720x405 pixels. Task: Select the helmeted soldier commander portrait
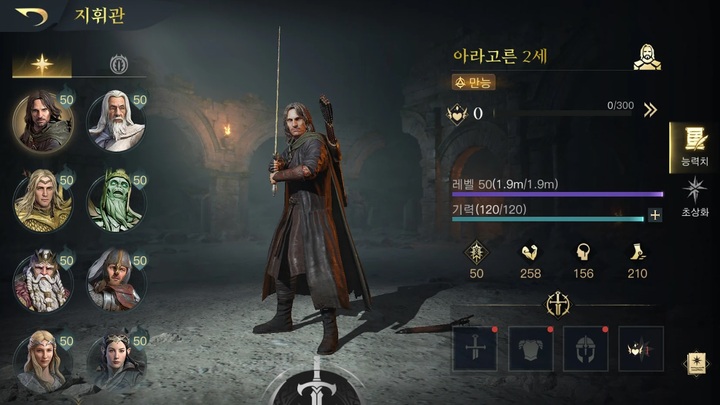tap(116, 279)
